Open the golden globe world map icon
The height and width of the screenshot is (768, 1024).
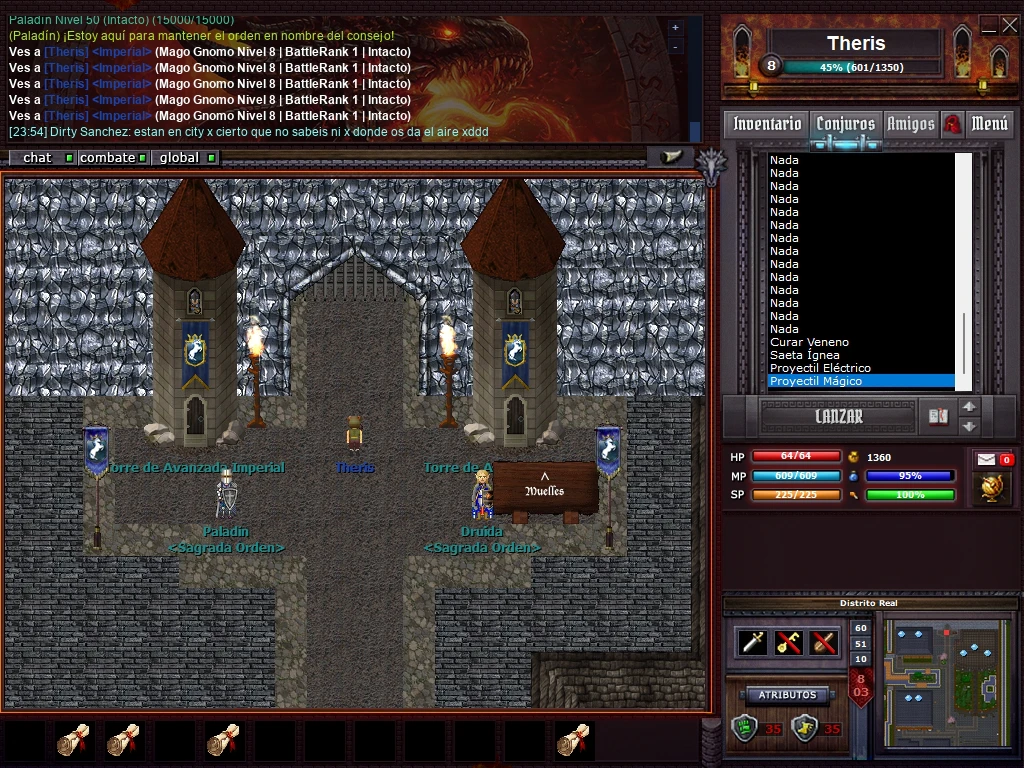[x=992, y=488]
